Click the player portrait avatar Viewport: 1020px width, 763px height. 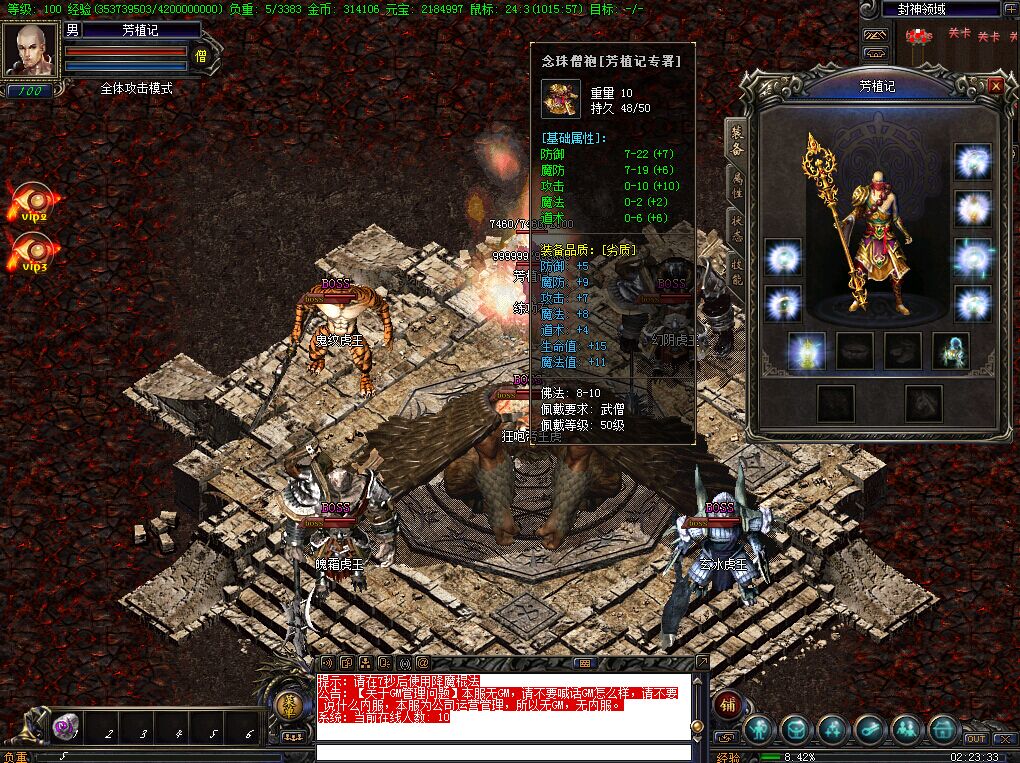29,50
